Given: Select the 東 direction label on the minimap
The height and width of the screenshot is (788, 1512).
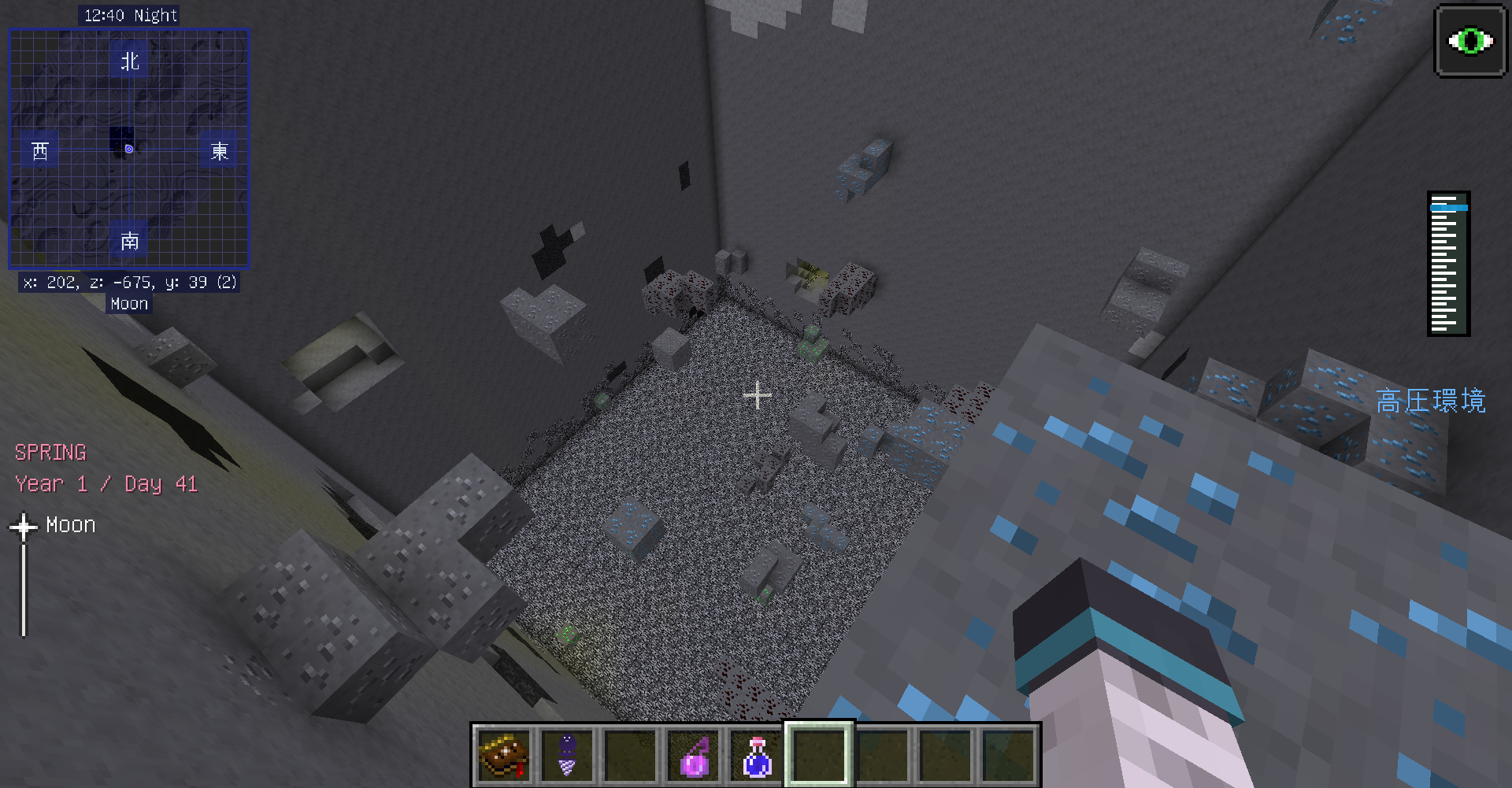Looking at the screenshot, I should tap(218, 152).
